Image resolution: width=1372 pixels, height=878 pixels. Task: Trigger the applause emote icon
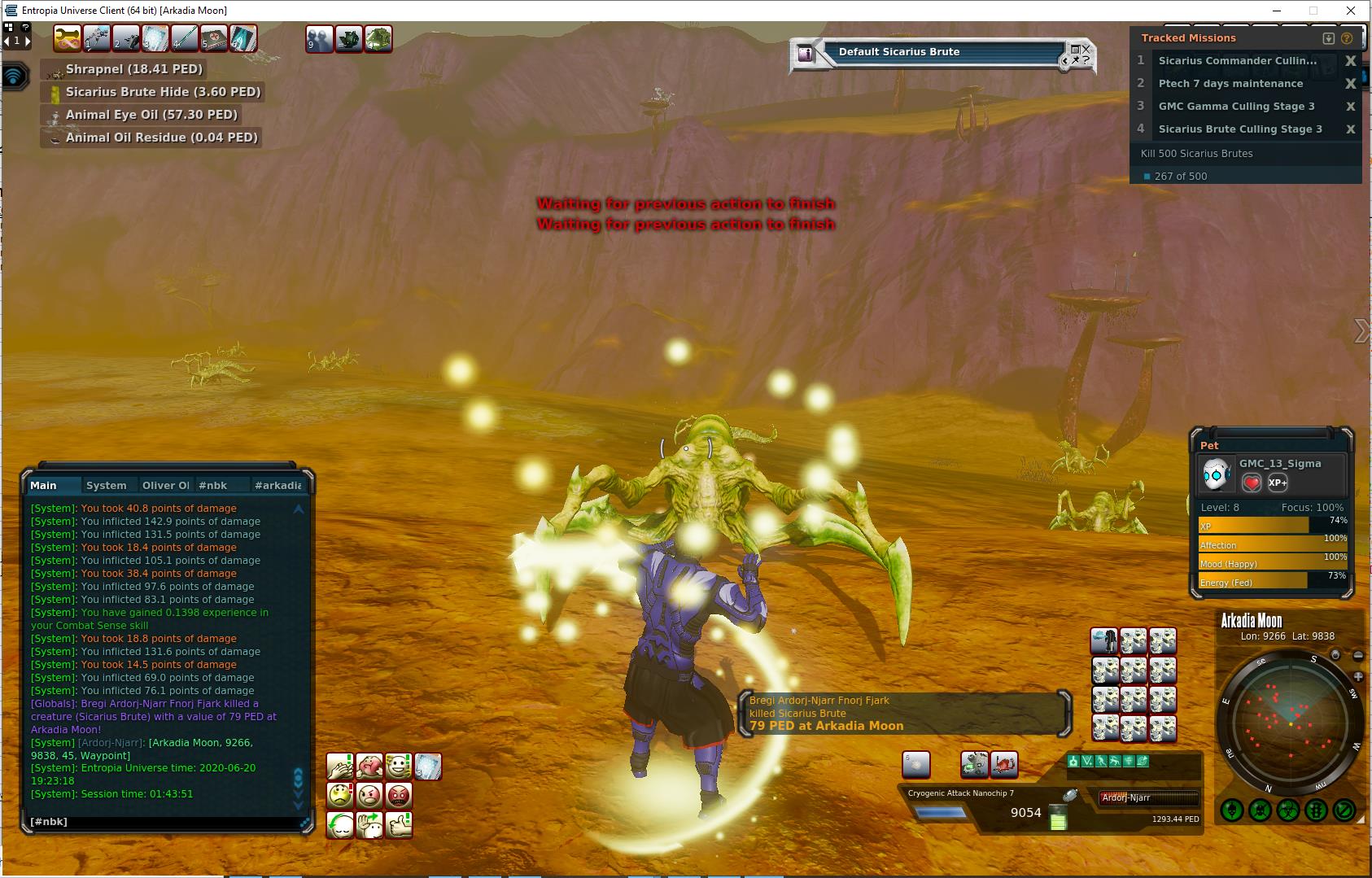tap(340, 767)
